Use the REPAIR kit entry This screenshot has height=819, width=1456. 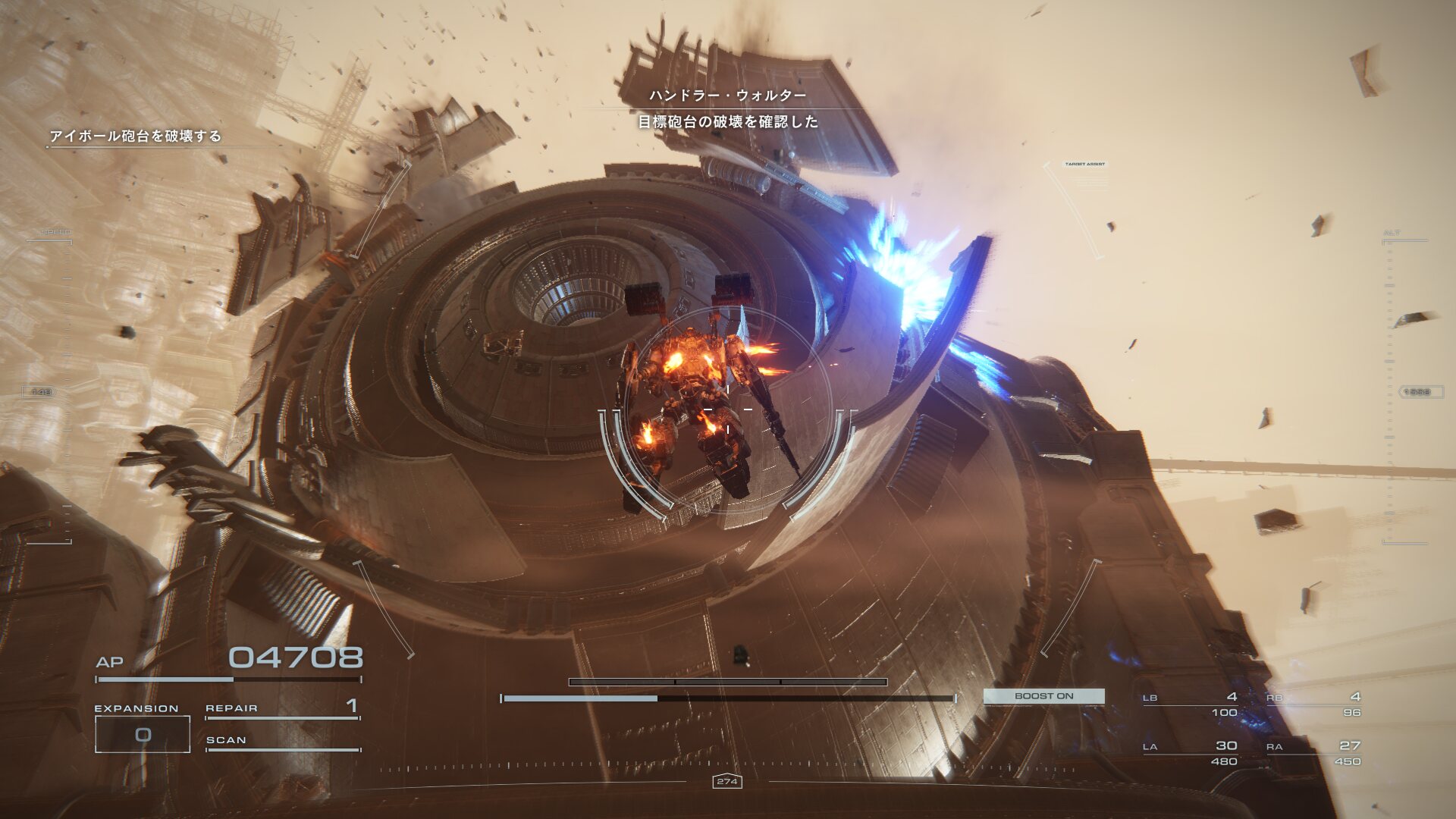pyautogui.click(x=282, y=708)
